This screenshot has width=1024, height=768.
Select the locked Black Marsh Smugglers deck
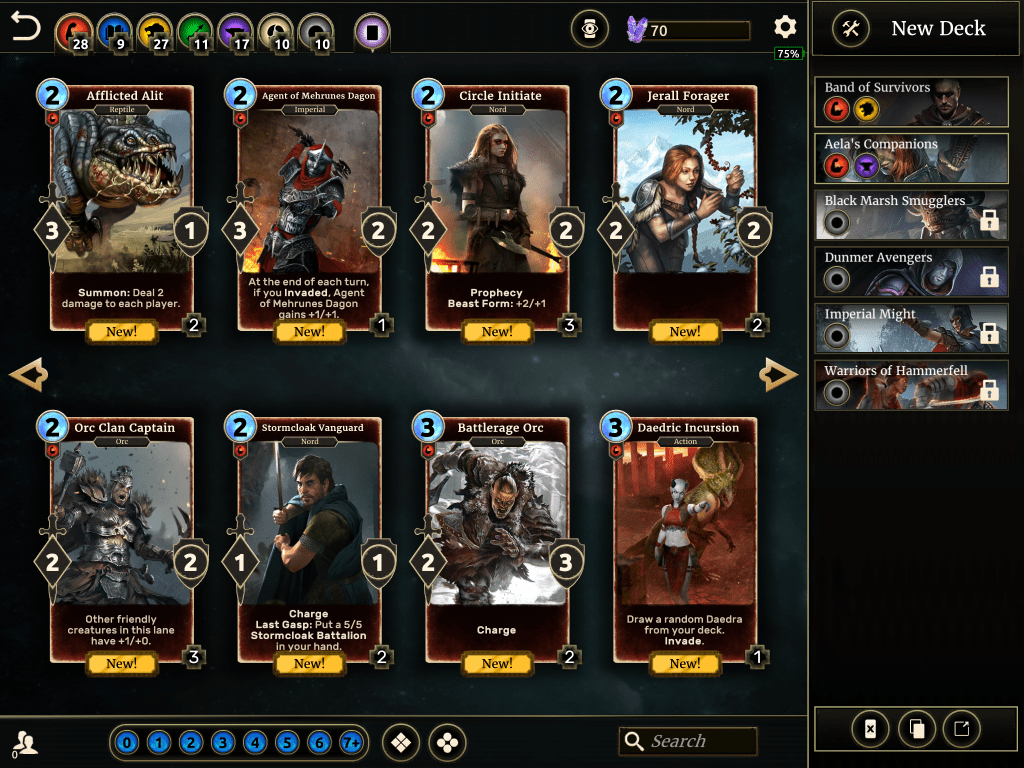tap(911, 212)
